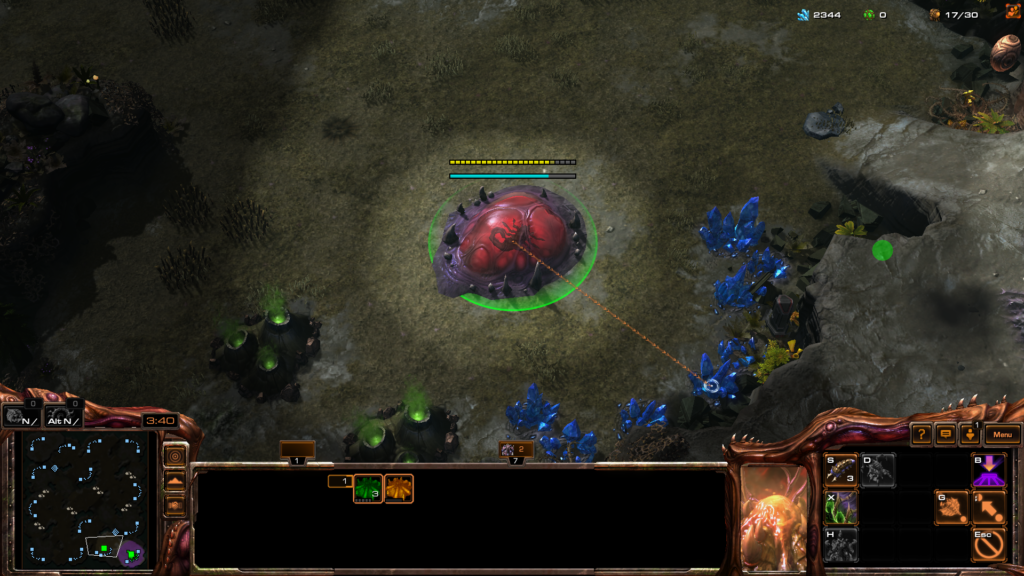Select the green larva icon in selection panel
Image resolution: width=1024 pixels, height=576 pixels.
point(368,488)
